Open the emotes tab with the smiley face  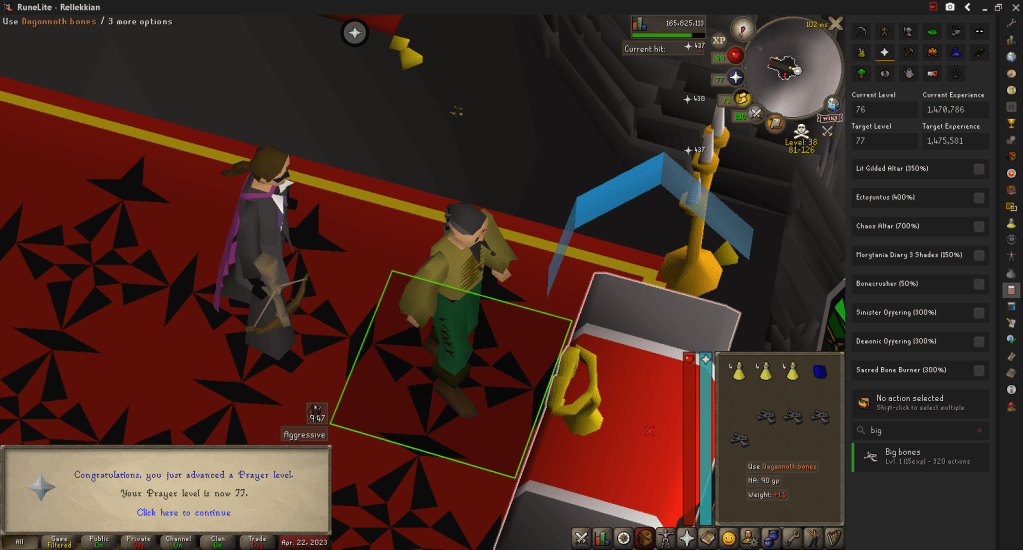729,538
